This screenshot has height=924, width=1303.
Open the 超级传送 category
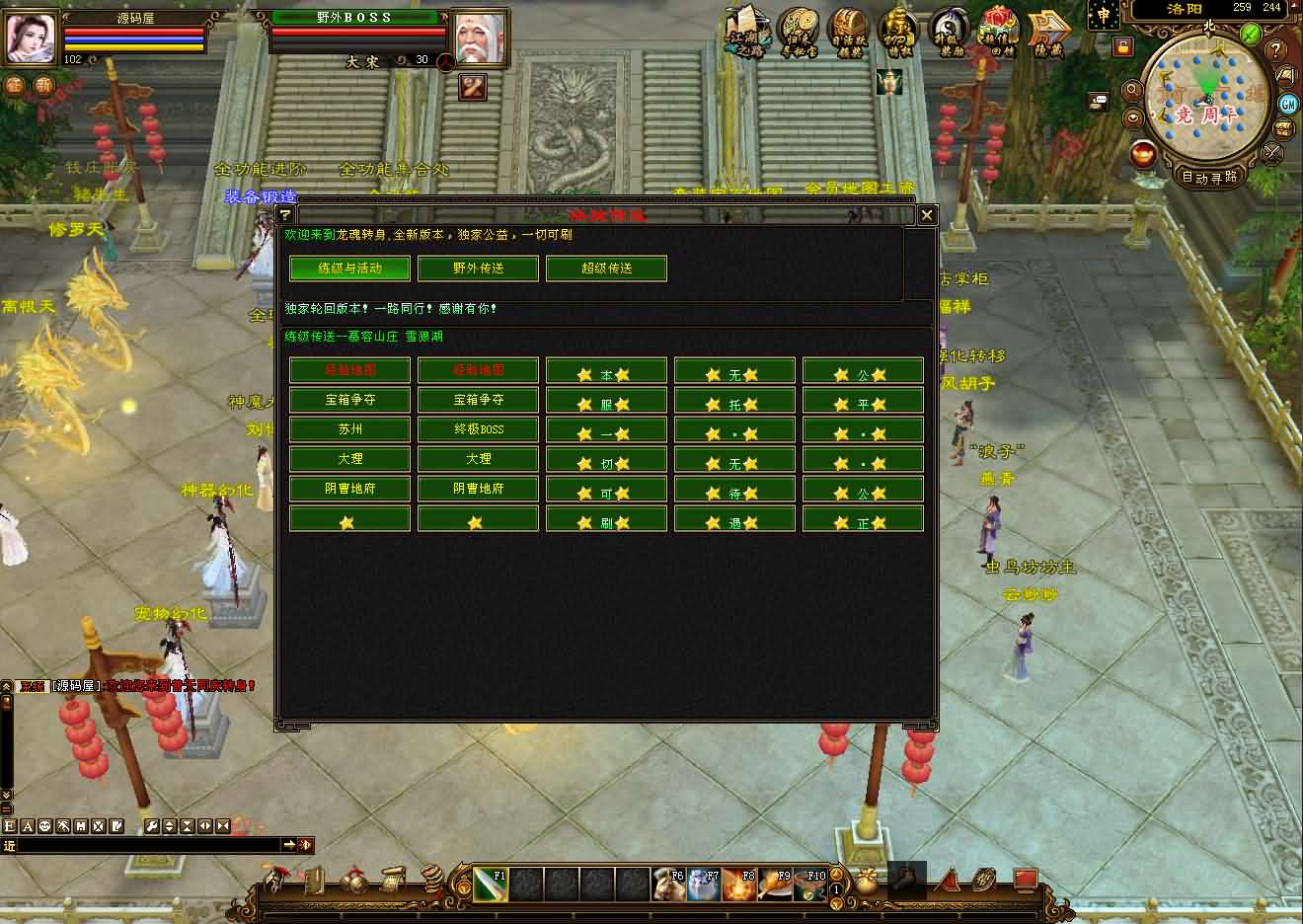(x=606, y=269)
